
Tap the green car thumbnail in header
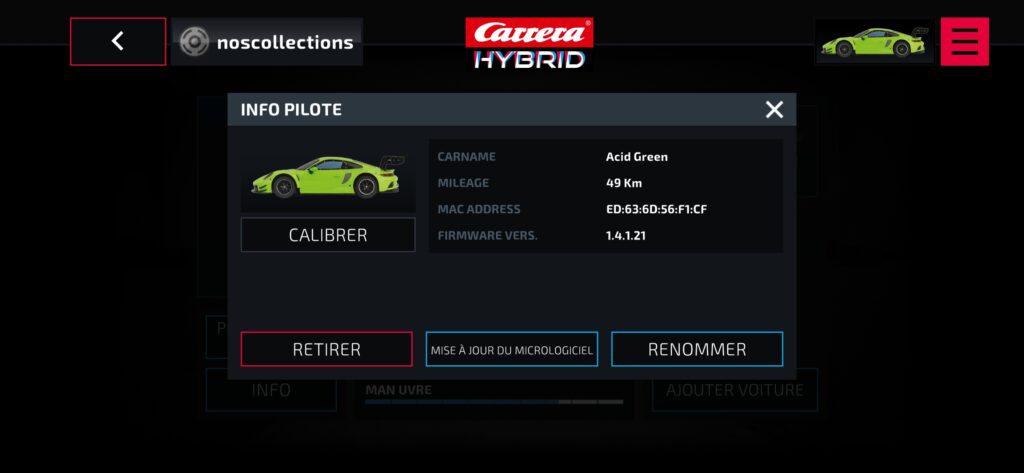(874, 42)
